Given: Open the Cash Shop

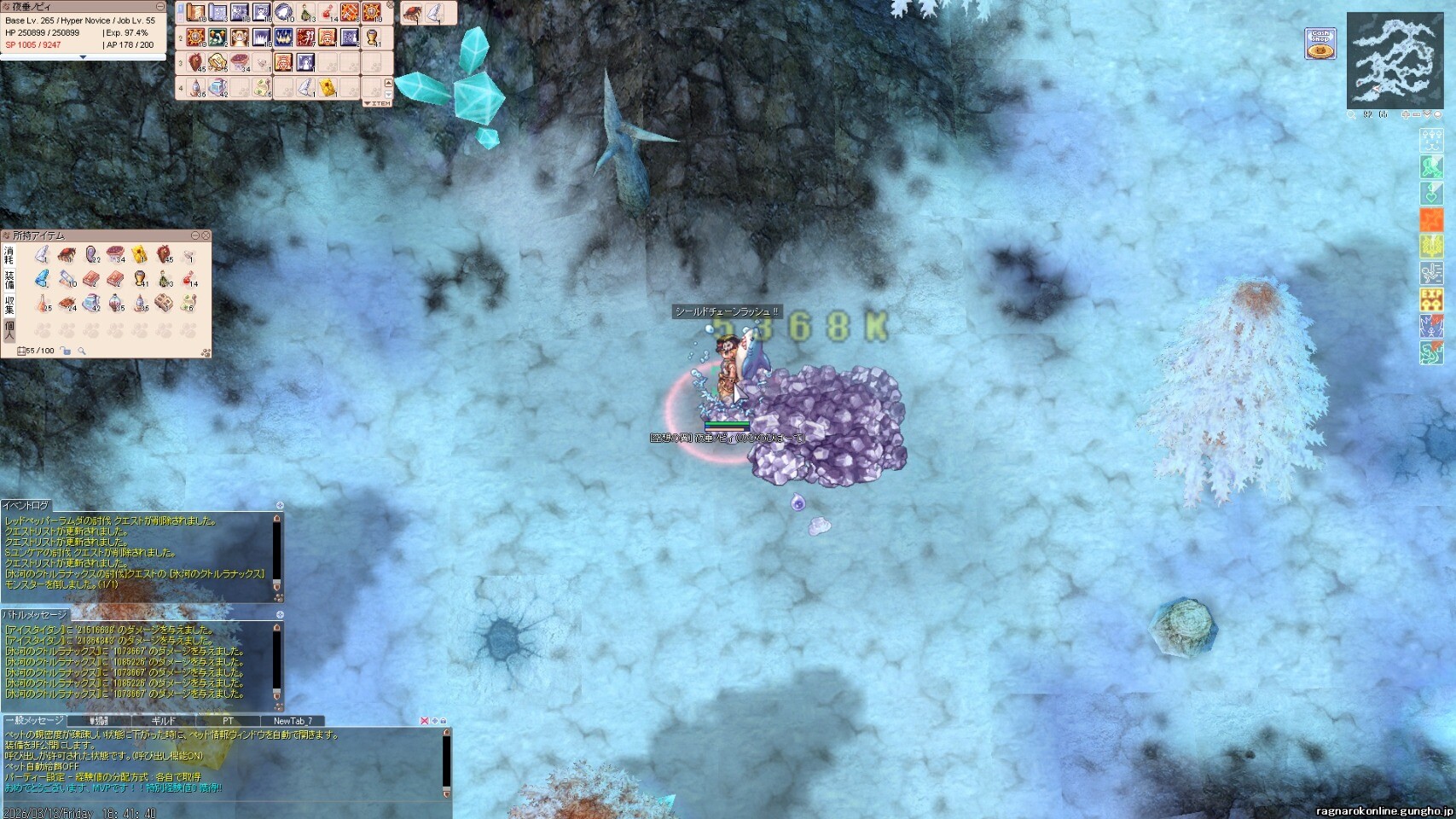Looking at the screenshot, I should pos(1320,44).
